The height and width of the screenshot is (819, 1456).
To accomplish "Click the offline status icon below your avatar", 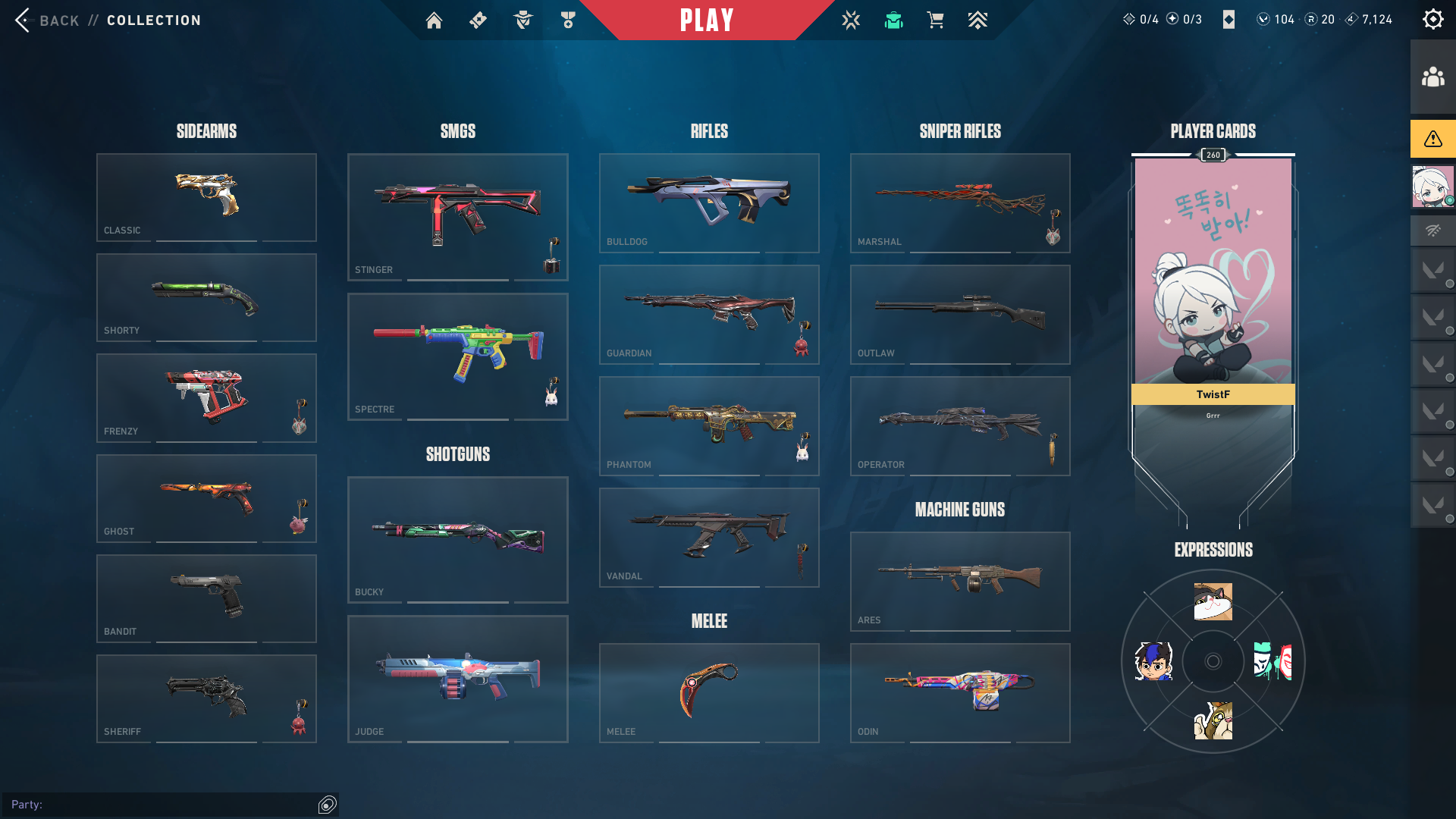I will (1432, 230).
